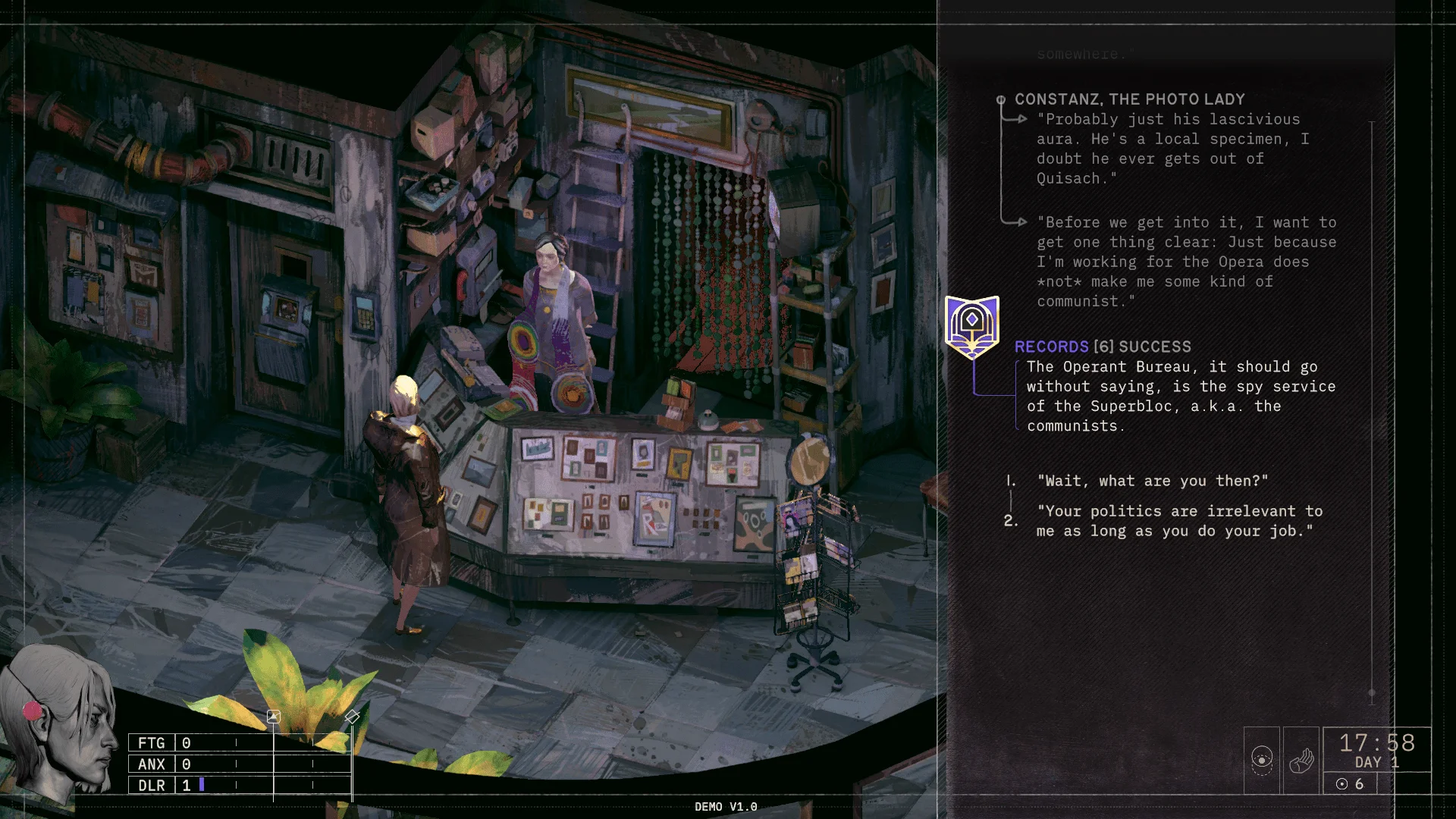This screenshot has height=819, width=1456.
Task: Select the CONSTANZ, THE PHOTO LADY header
Action: click(x=1129, y=99)
